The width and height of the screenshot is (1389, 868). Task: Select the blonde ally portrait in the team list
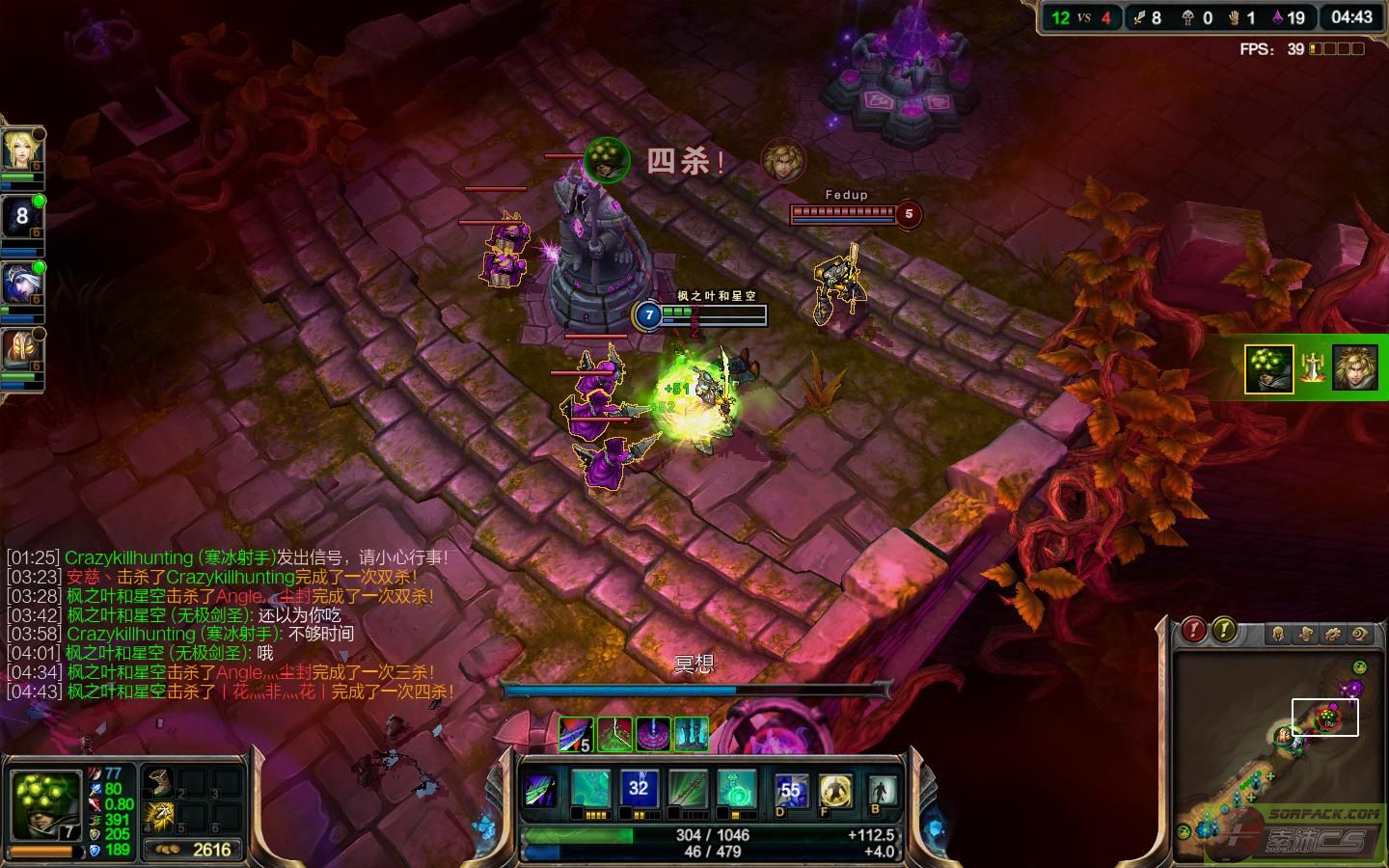coord(19,149)
